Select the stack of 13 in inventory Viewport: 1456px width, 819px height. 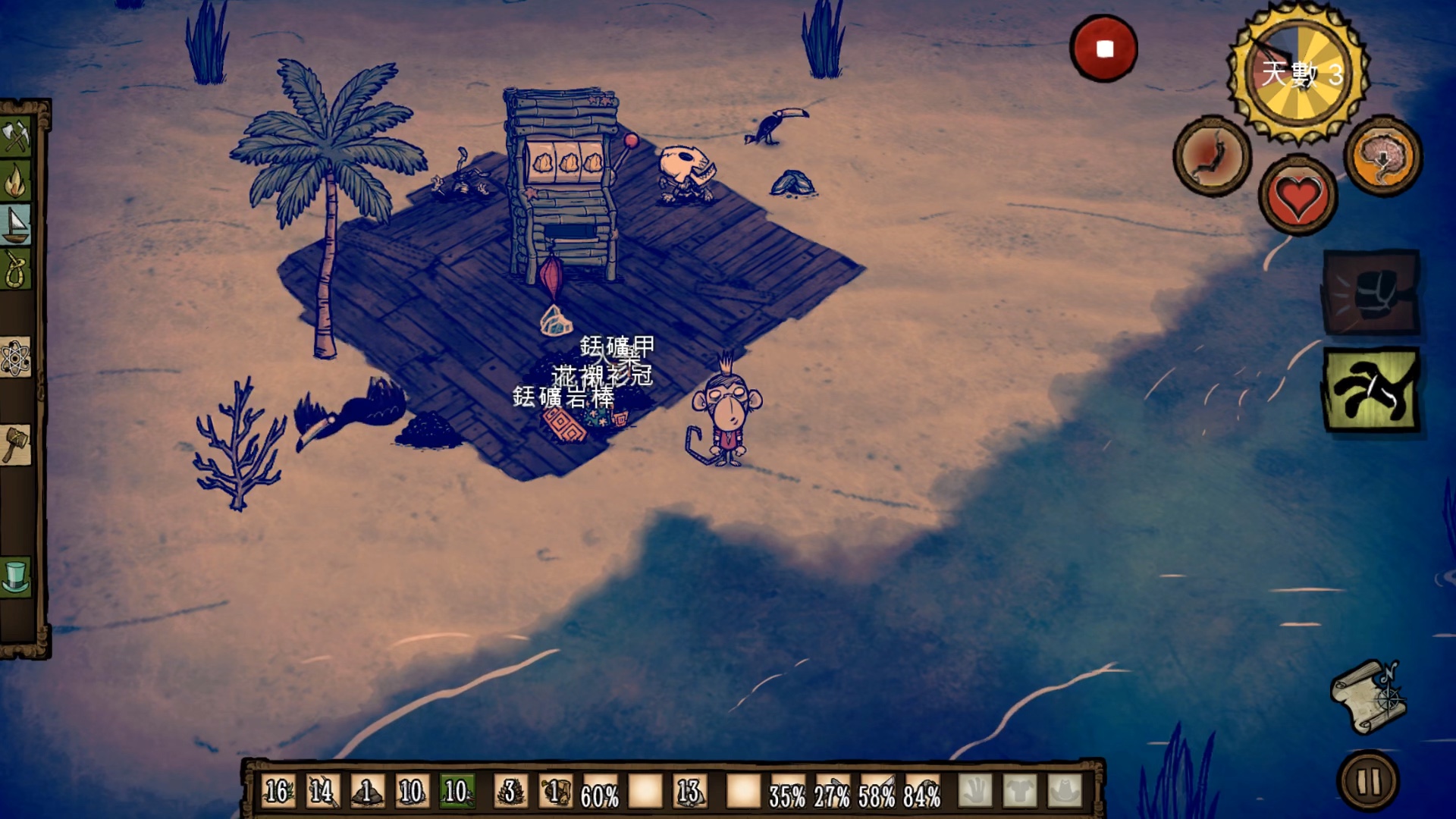tap(689, 792)
